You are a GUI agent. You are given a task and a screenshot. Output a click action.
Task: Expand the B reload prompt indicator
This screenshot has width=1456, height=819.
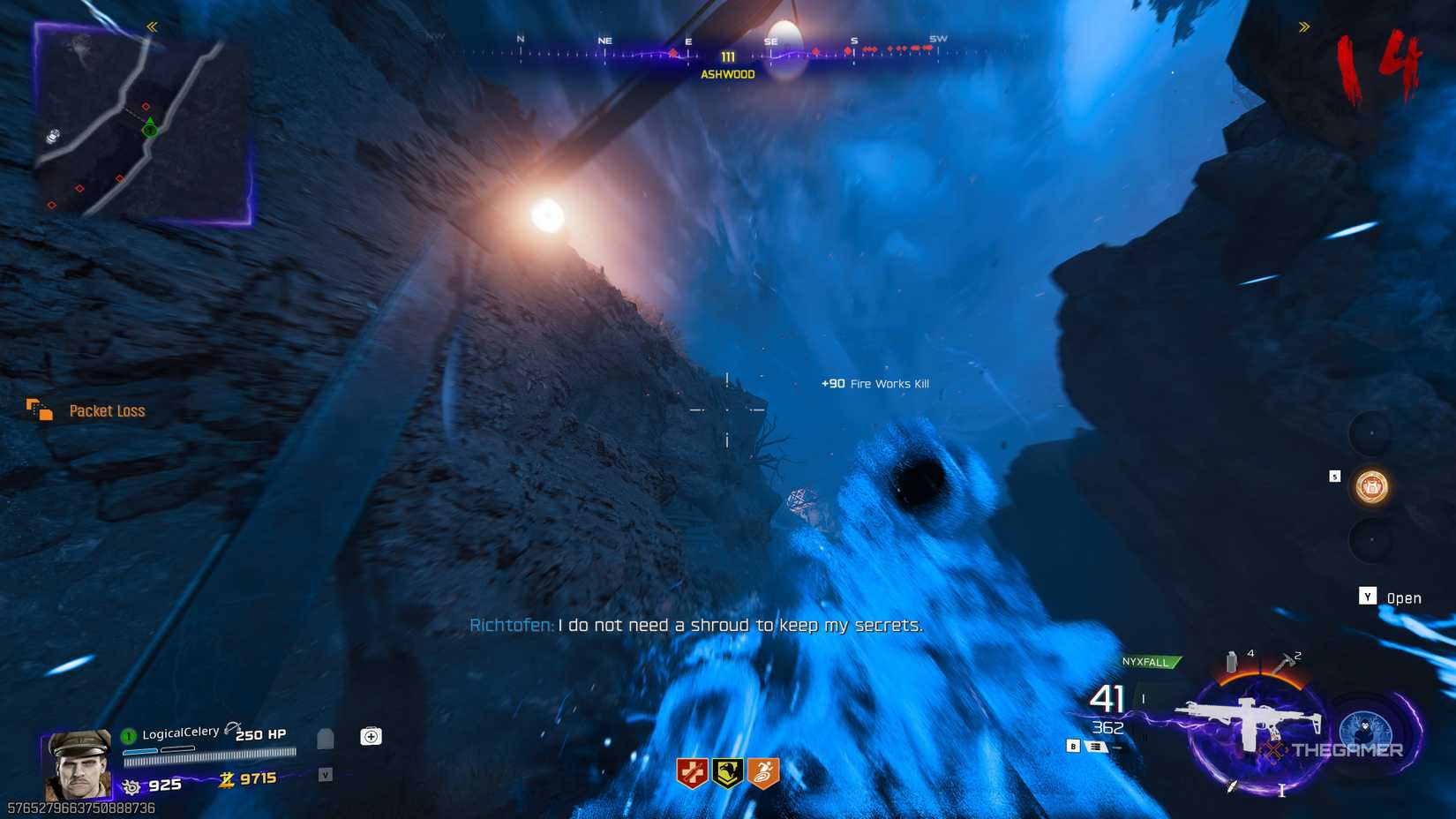click(1073, 746)
